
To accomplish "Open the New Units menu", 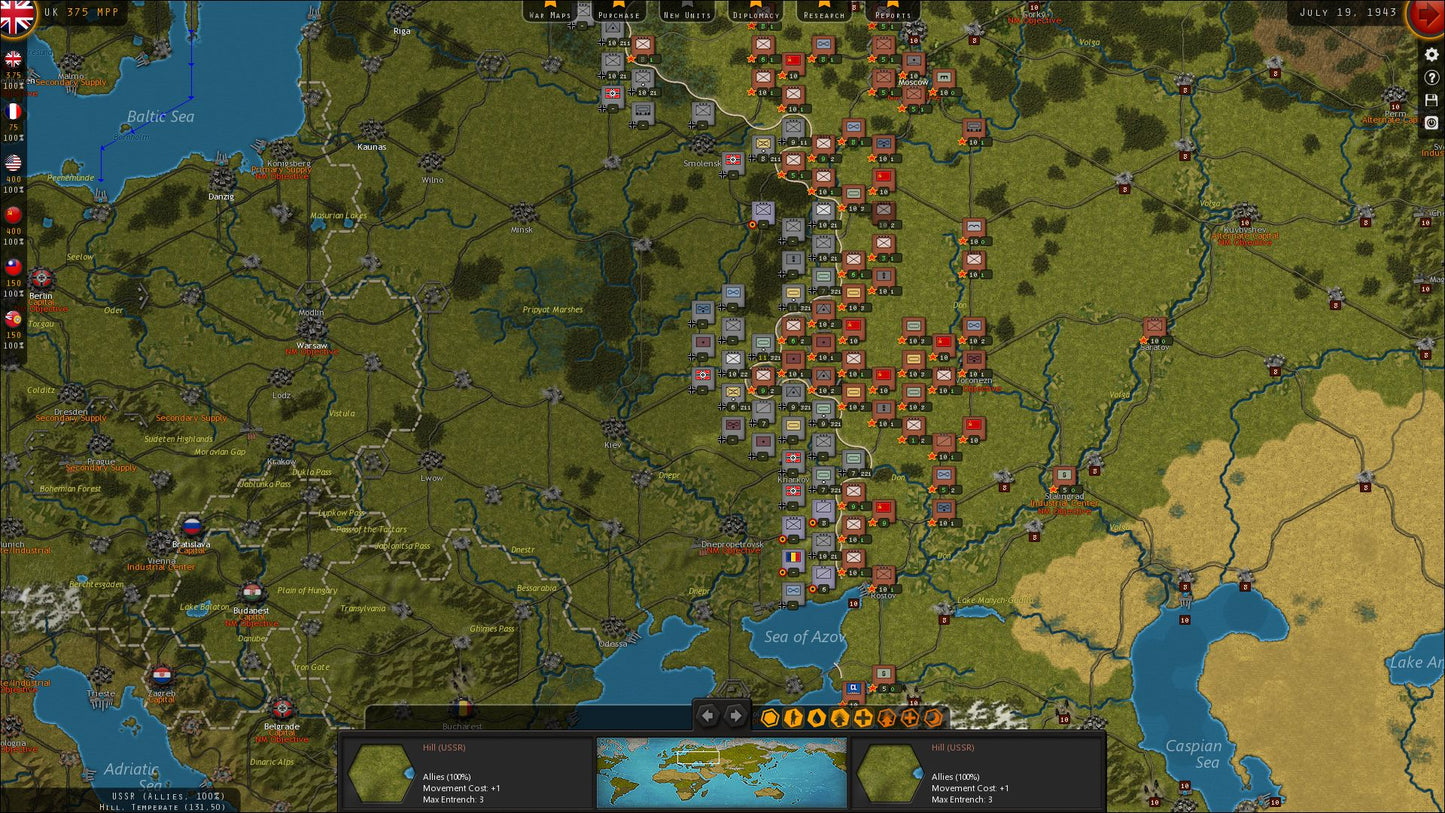I will [686, 15].
